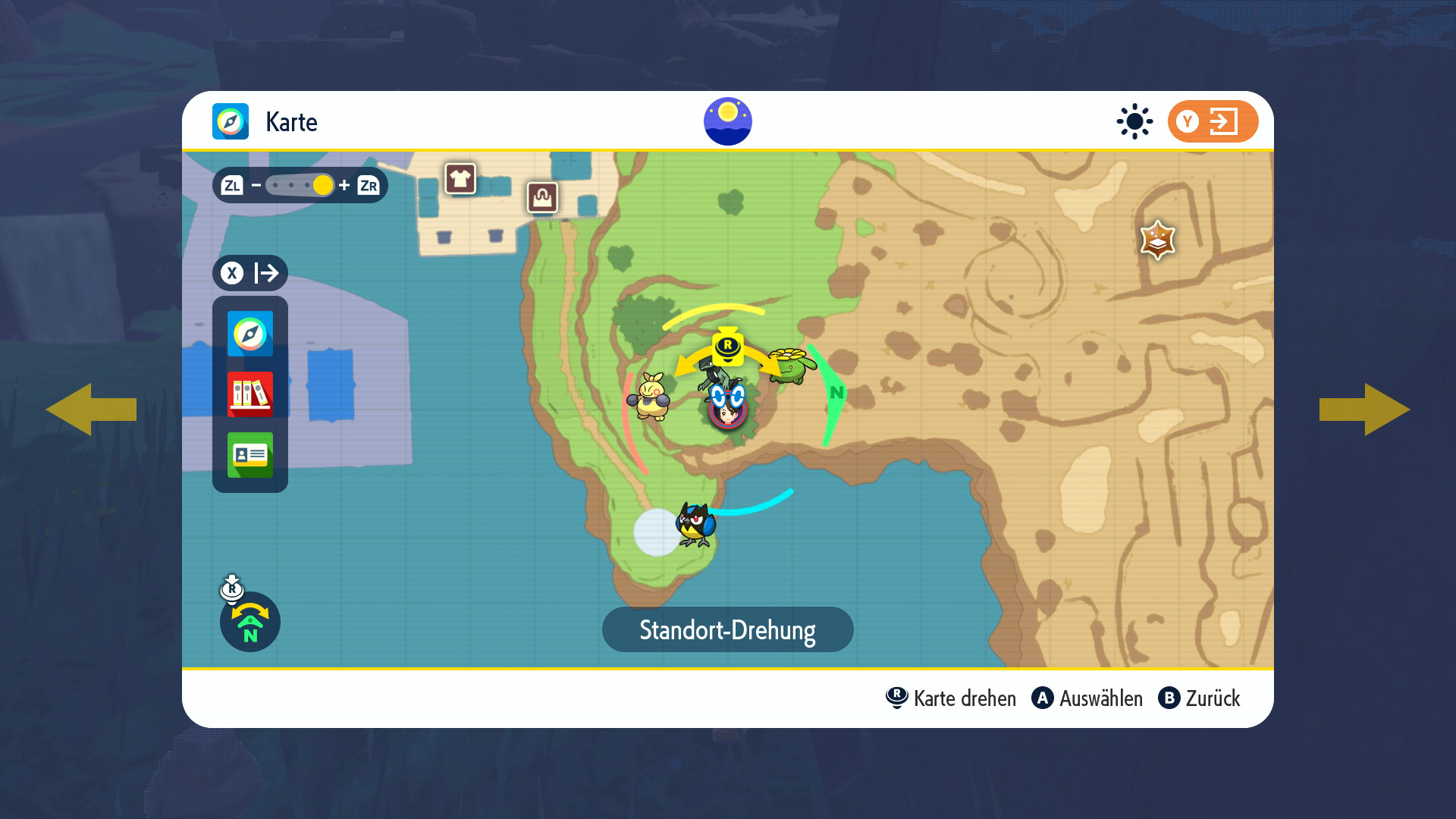Screen dimensions: 1456x819
Task: Open the Pokédex bookshelf app
Action: point(250,394)
